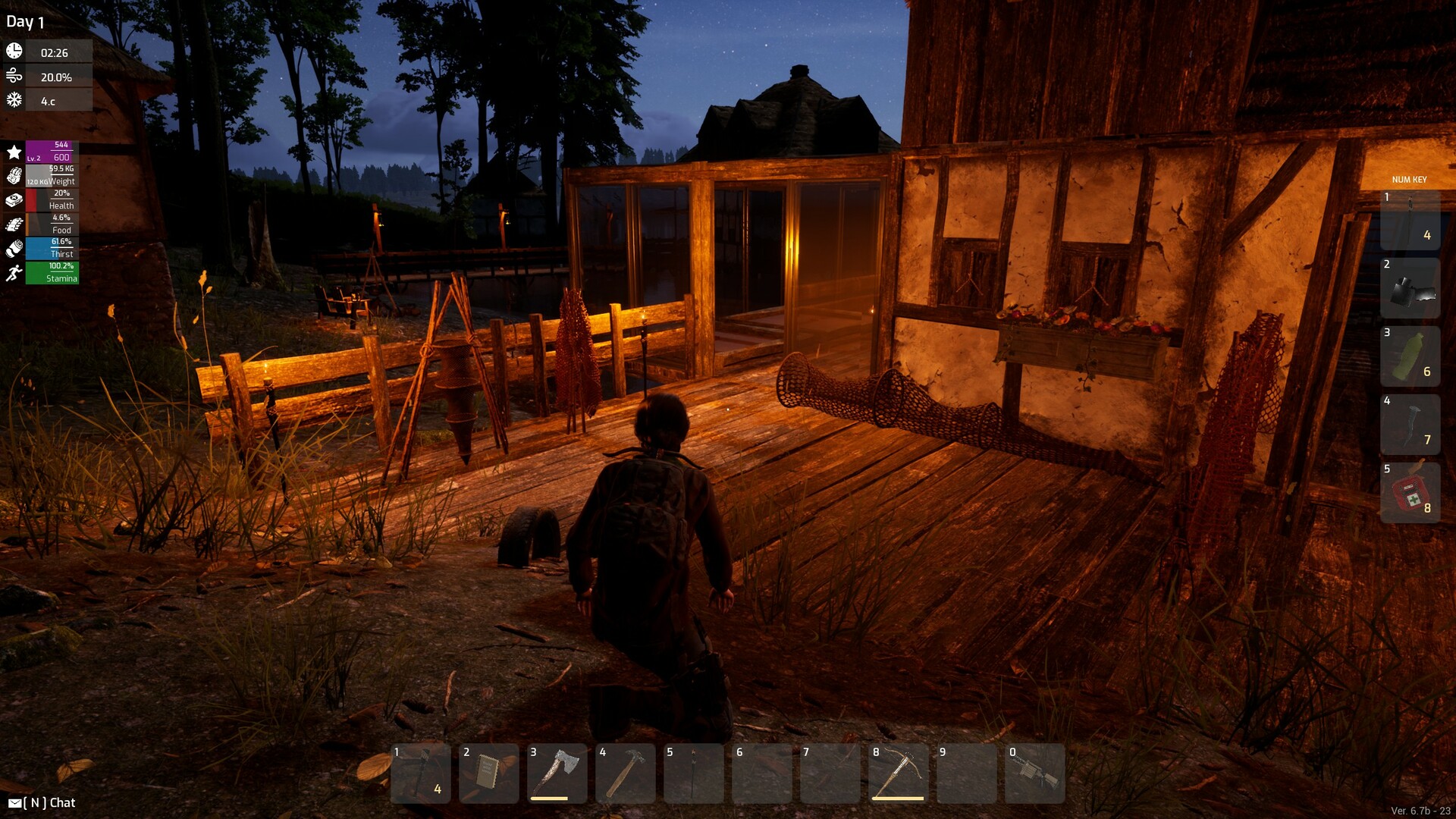The image size is (1456, 819).
Task: Click the clock icon showing 02:26
Action: [14, 52]
